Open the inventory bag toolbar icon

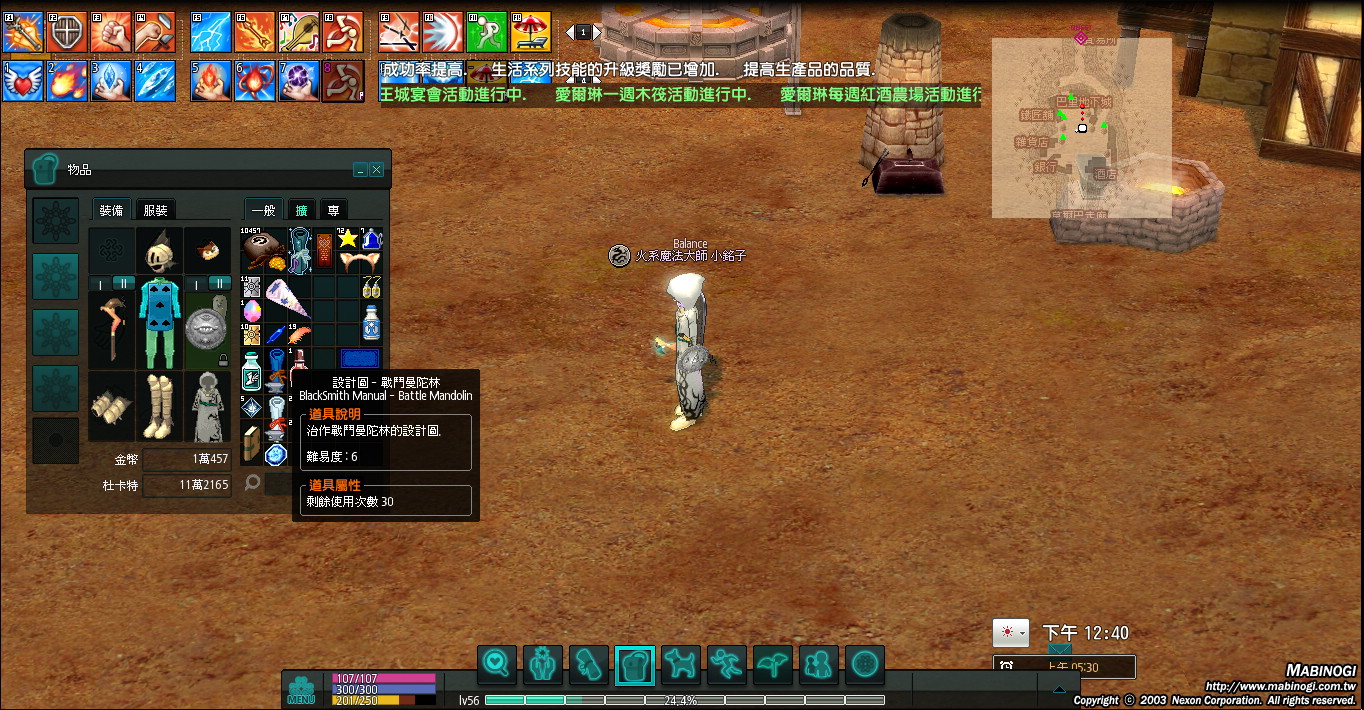[x=635, y=663]
